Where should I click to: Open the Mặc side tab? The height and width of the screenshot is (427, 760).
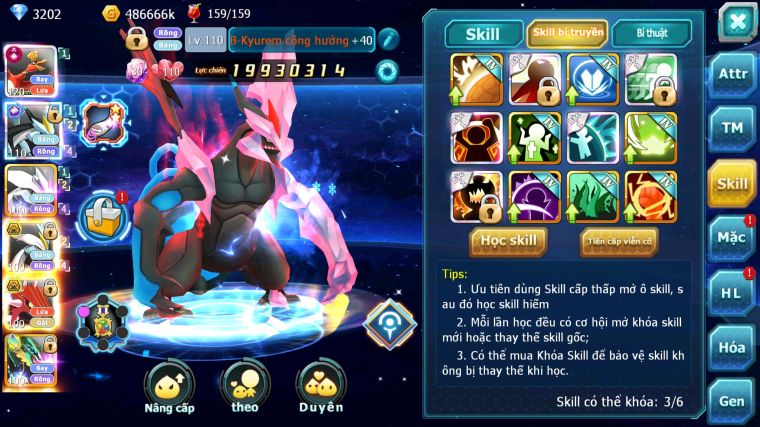[x=732, y=238]
